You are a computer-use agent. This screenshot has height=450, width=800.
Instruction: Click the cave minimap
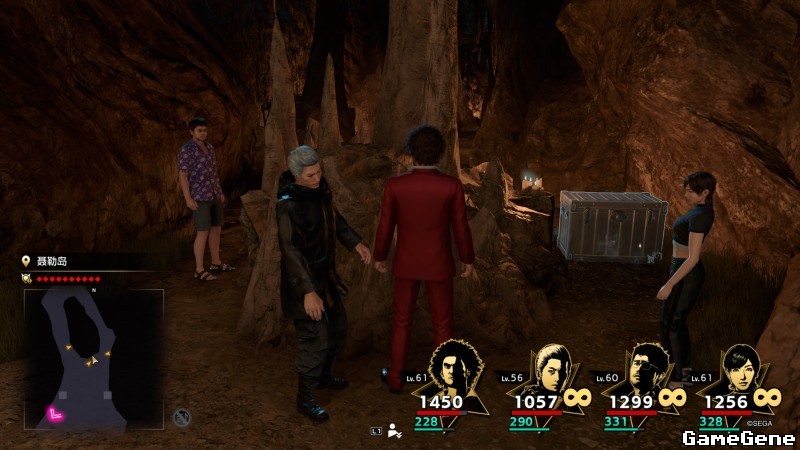tap(93, 360)
